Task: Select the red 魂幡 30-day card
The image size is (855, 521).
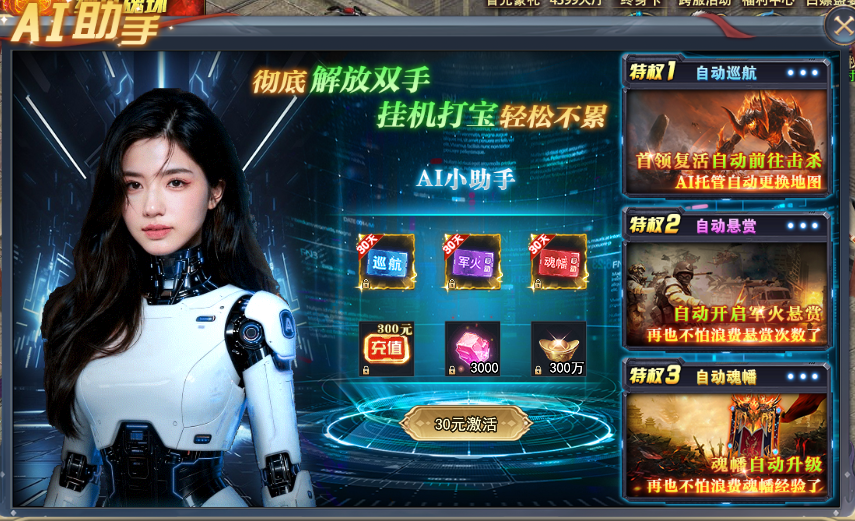Action: (x=558, y=262)
